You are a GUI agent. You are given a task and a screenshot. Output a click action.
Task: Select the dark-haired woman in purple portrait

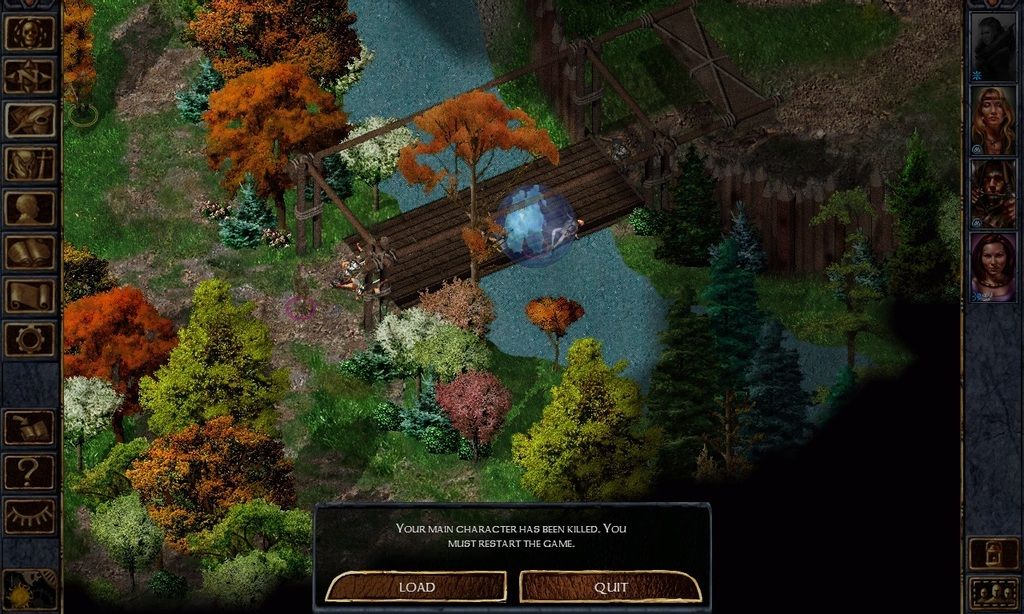[x=993, y=267]
